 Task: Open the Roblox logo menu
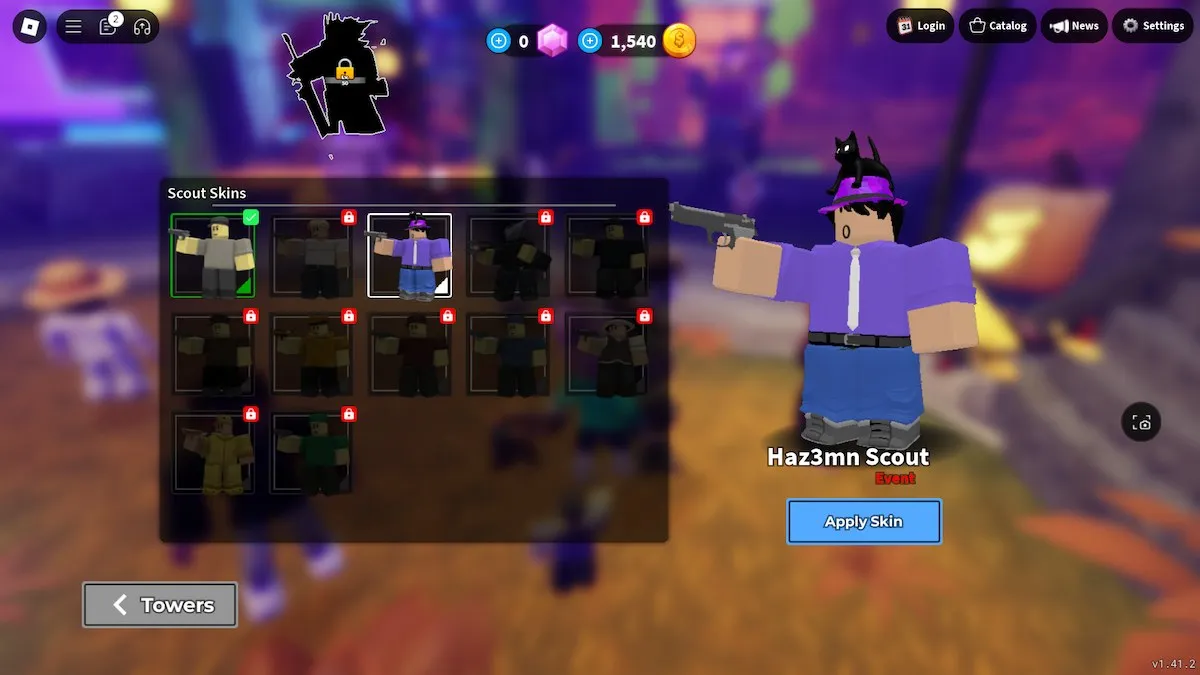(x=30, y=27)
